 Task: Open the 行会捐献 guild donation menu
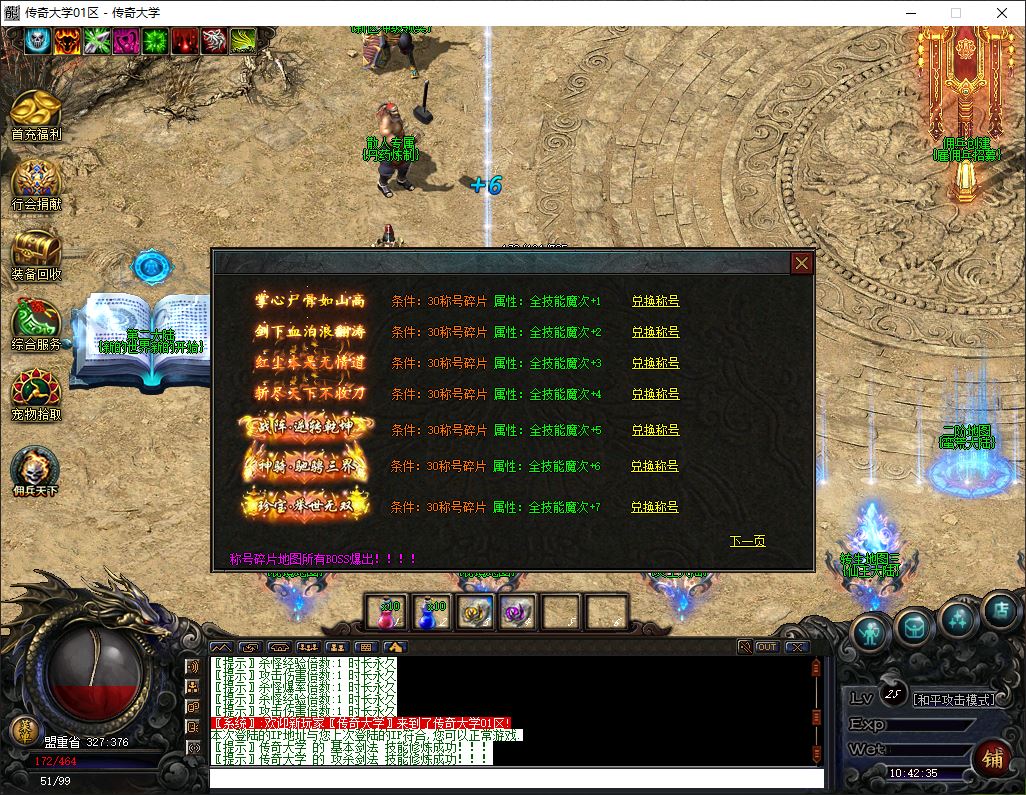(36, 183)
